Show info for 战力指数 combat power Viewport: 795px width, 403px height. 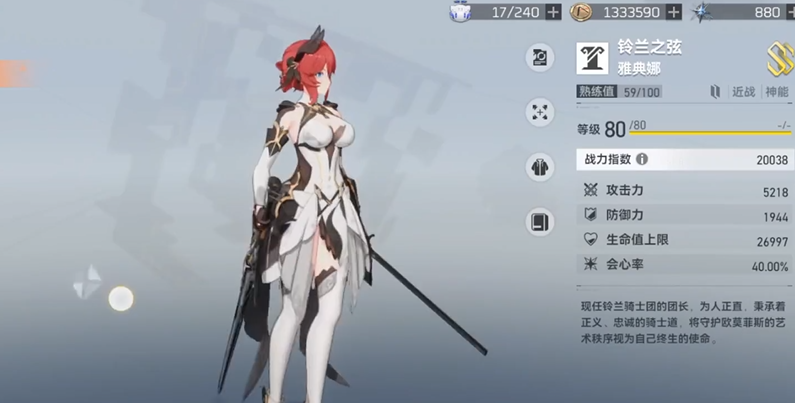pos(642,159)
